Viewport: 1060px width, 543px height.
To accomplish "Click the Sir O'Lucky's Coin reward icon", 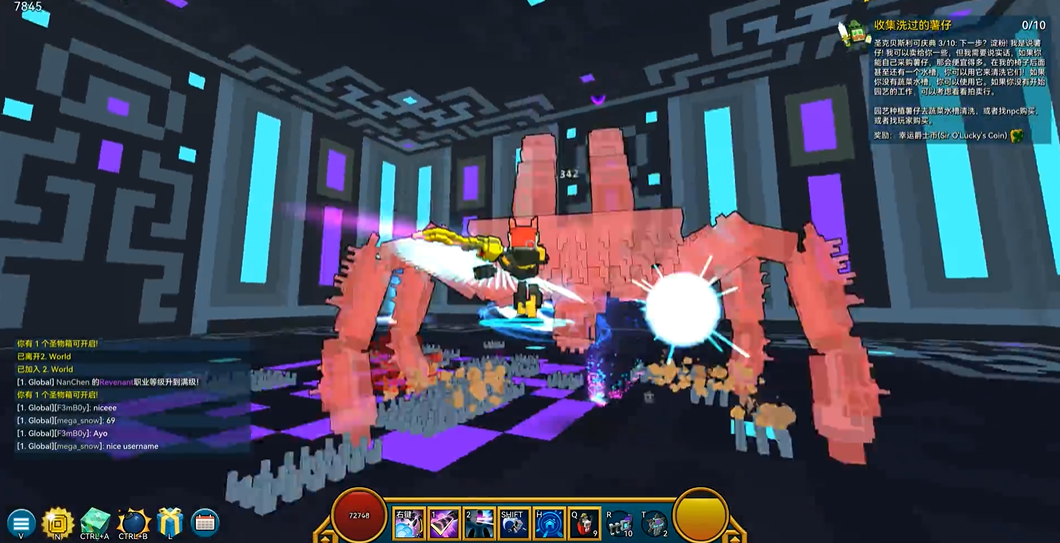I will [x=1018, y=135].
